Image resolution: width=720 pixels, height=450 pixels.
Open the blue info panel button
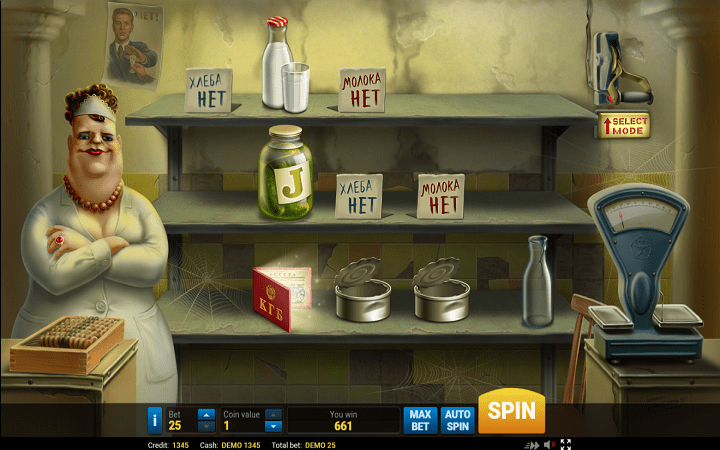click(155, 420)
